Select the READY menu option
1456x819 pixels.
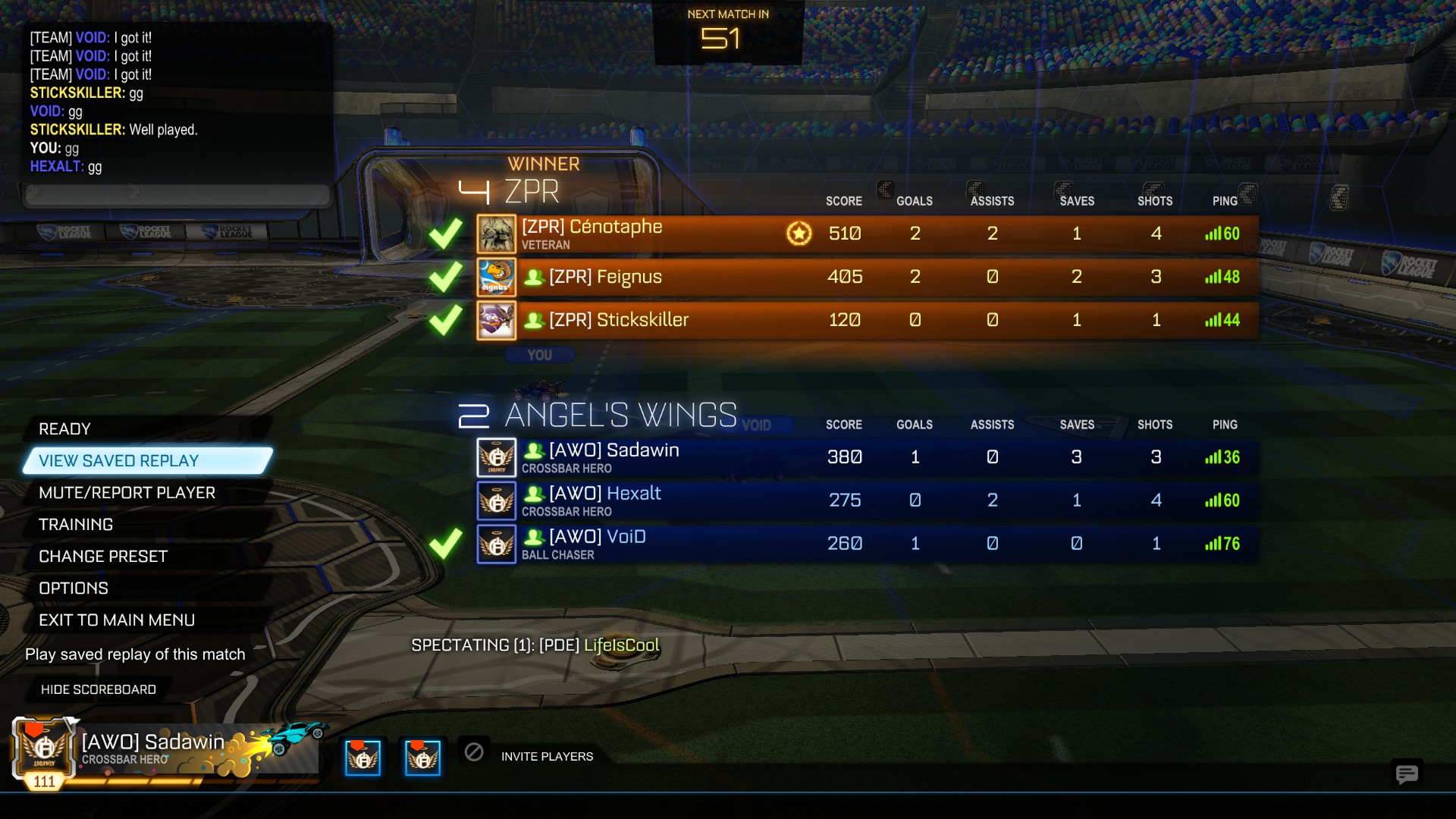(x=65, y=429)
